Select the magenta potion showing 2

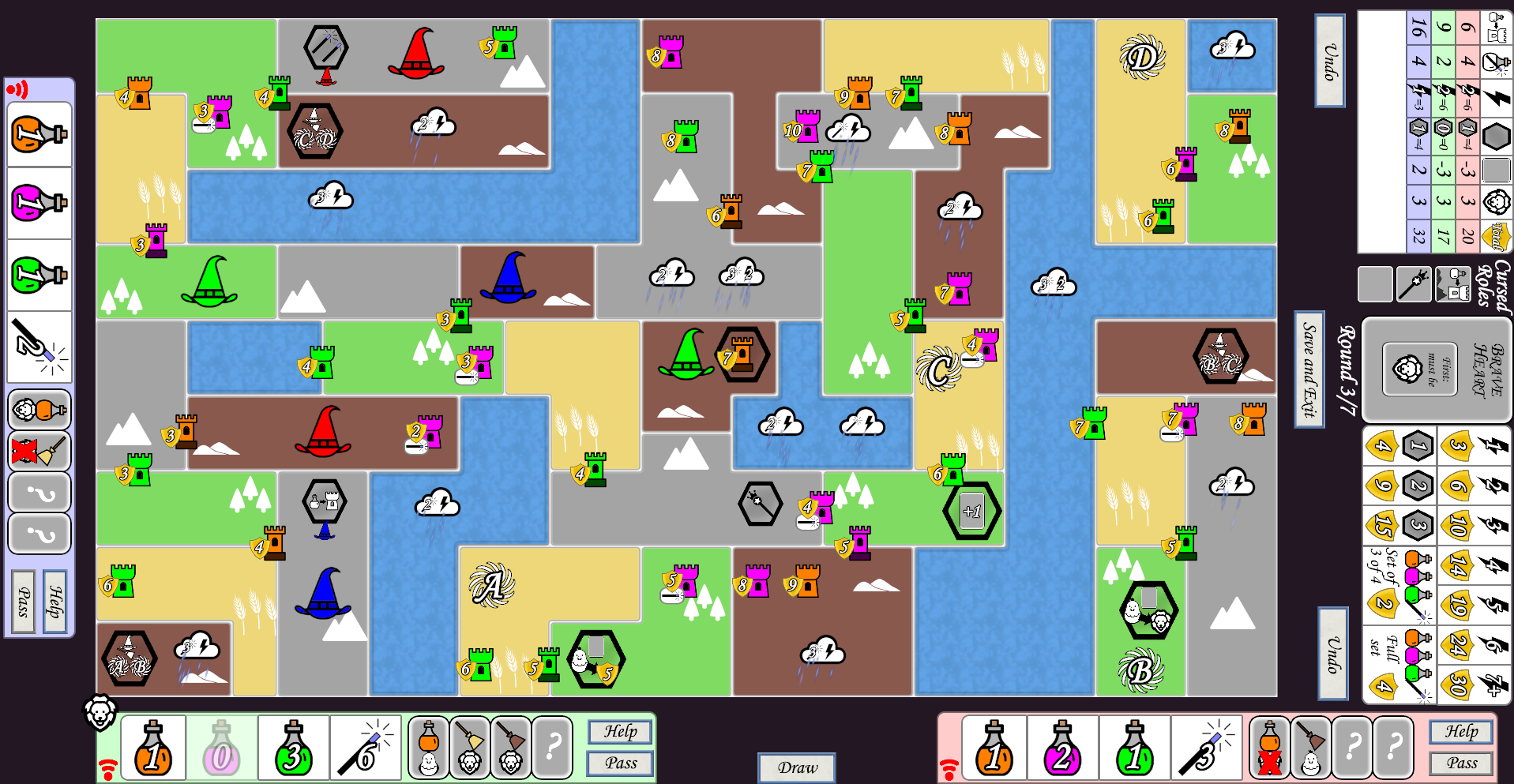tap(1062, 748)
